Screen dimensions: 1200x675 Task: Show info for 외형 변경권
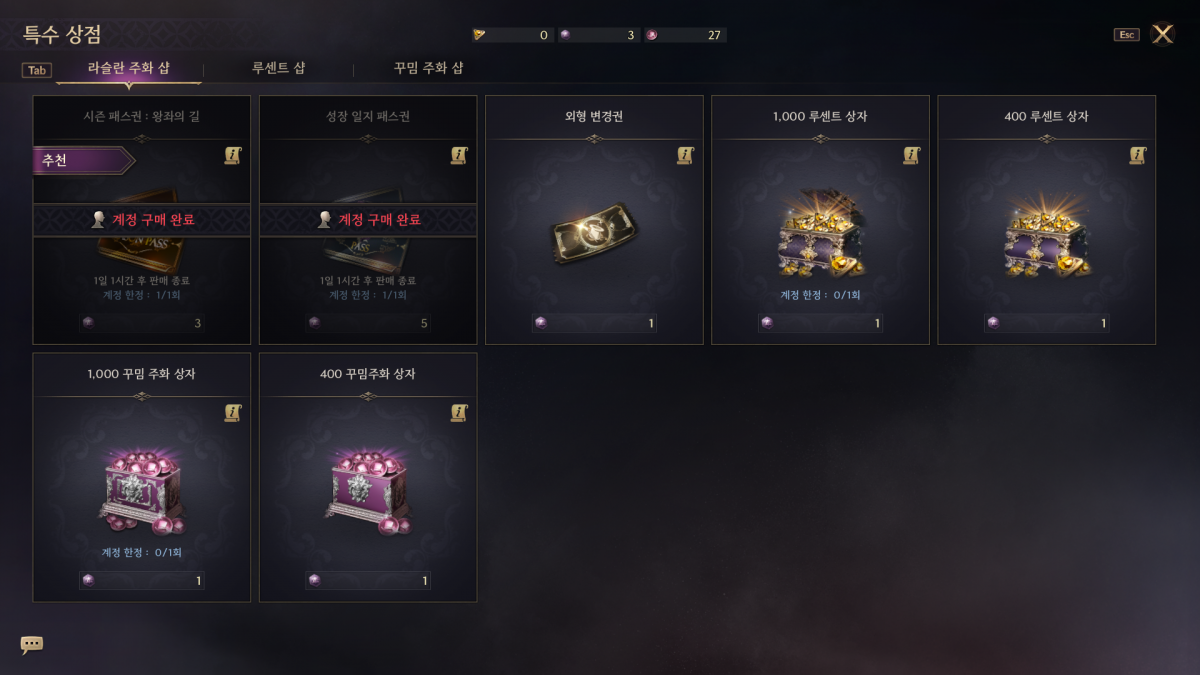tap(685, 155)
